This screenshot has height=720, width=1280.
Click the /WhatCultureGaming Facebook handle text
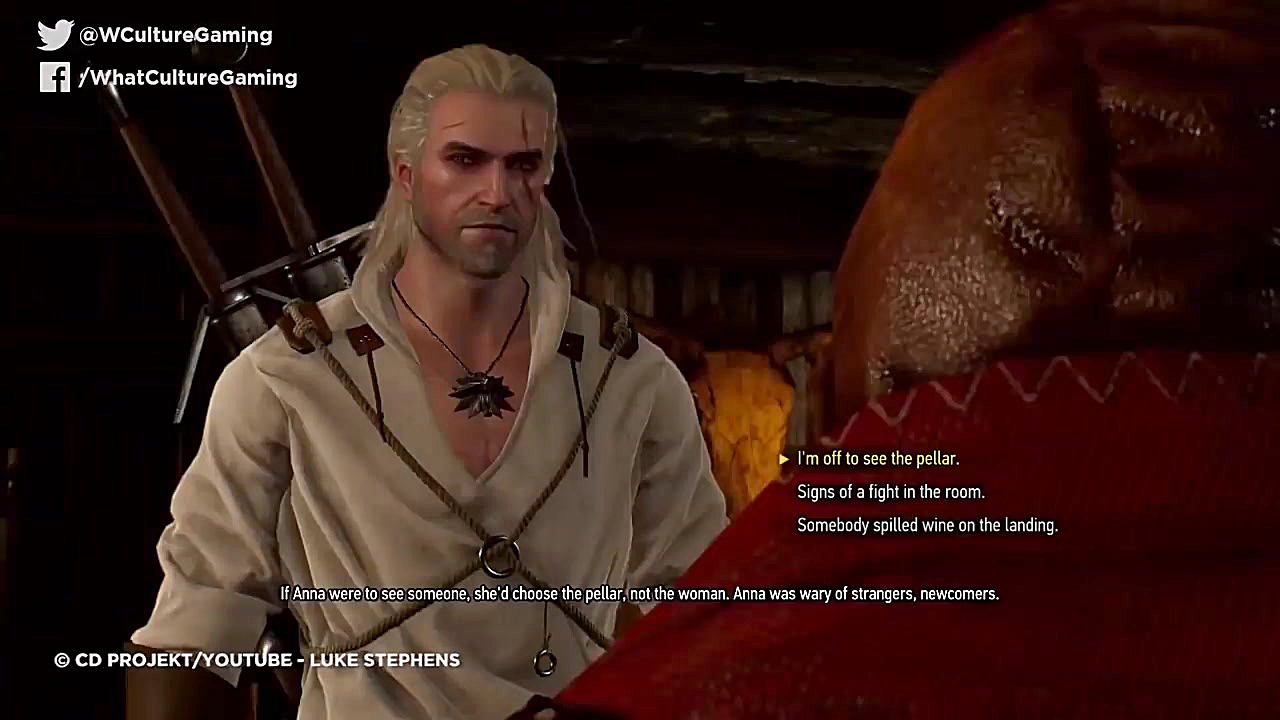point(190,77)
